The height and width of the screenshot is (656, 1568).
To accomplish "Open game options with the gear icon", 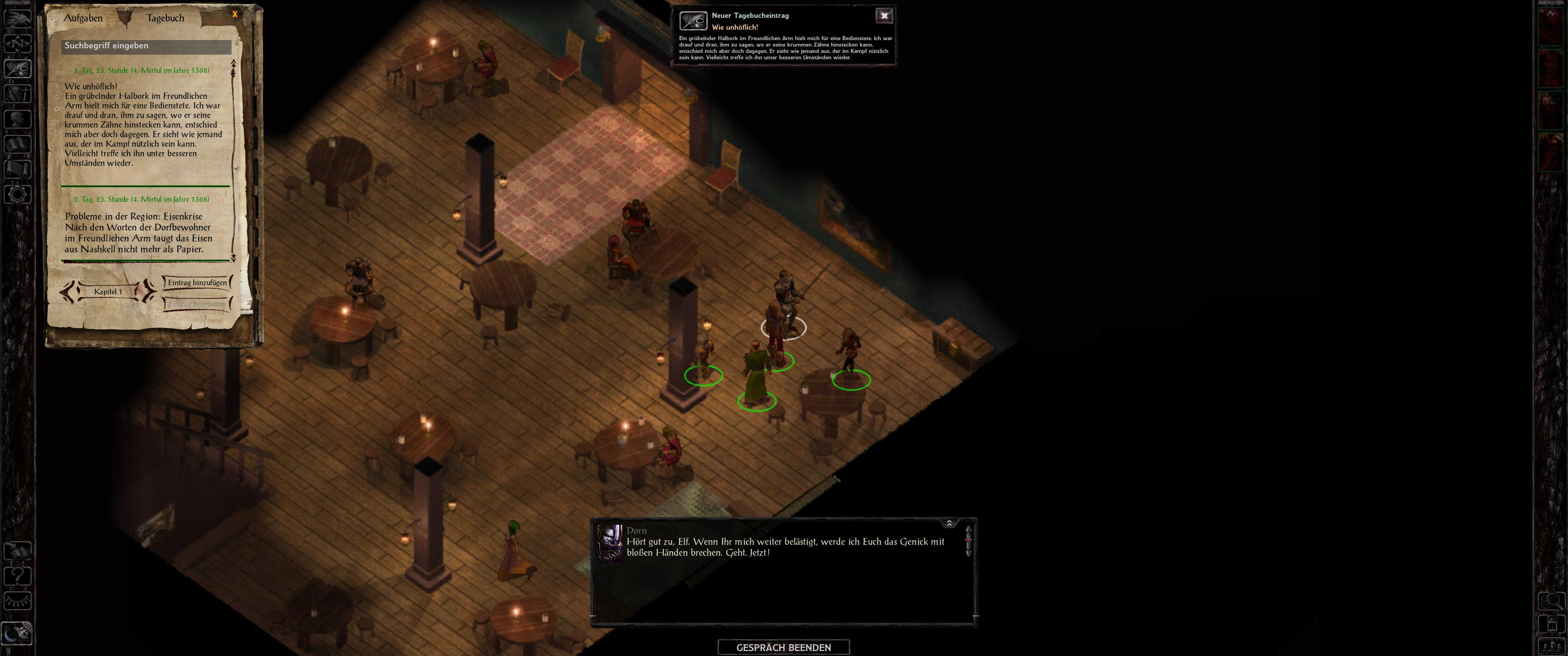I will click(x=18, y=195).
